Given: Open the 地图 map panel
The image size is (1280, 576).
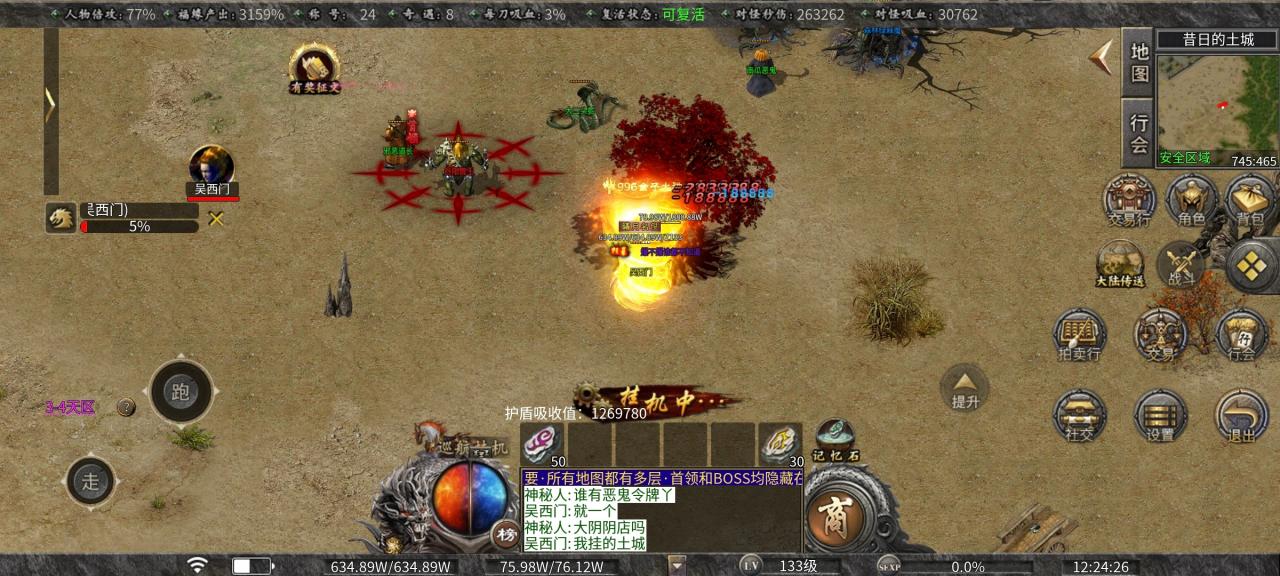Looking at the screenshot, I should [x=1139, y=62].
